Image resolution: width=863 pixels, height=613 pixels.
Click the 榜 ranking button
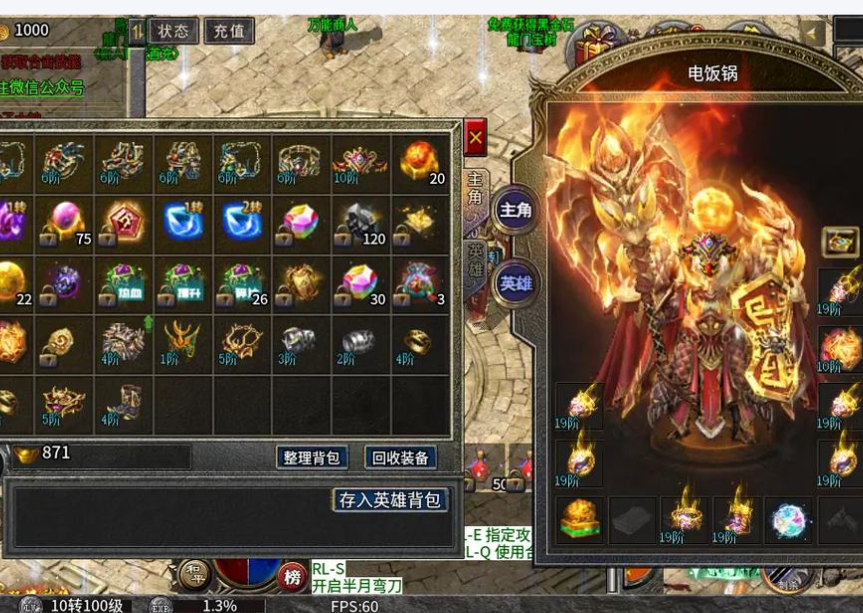coord(293,577)
